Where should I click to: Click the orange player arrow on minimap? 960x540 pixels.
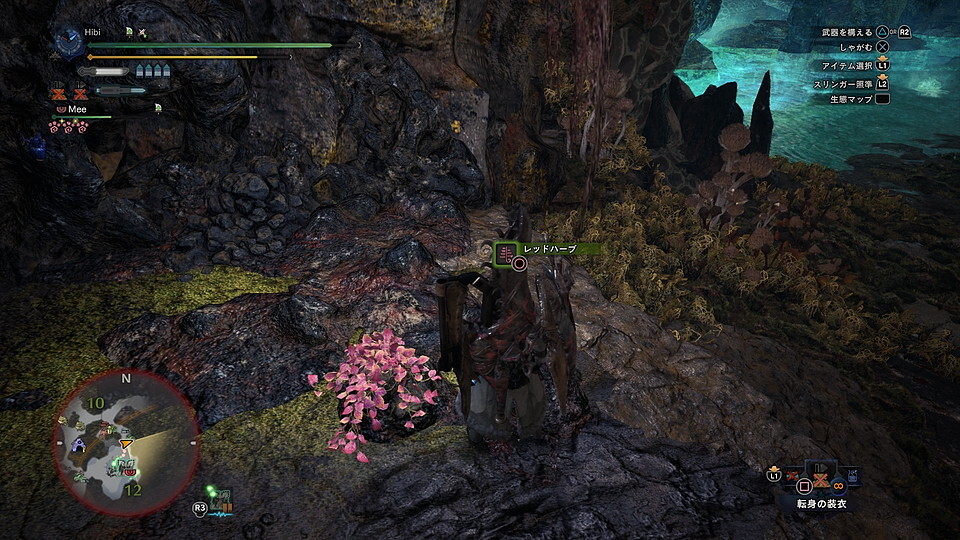pos(125,443)
